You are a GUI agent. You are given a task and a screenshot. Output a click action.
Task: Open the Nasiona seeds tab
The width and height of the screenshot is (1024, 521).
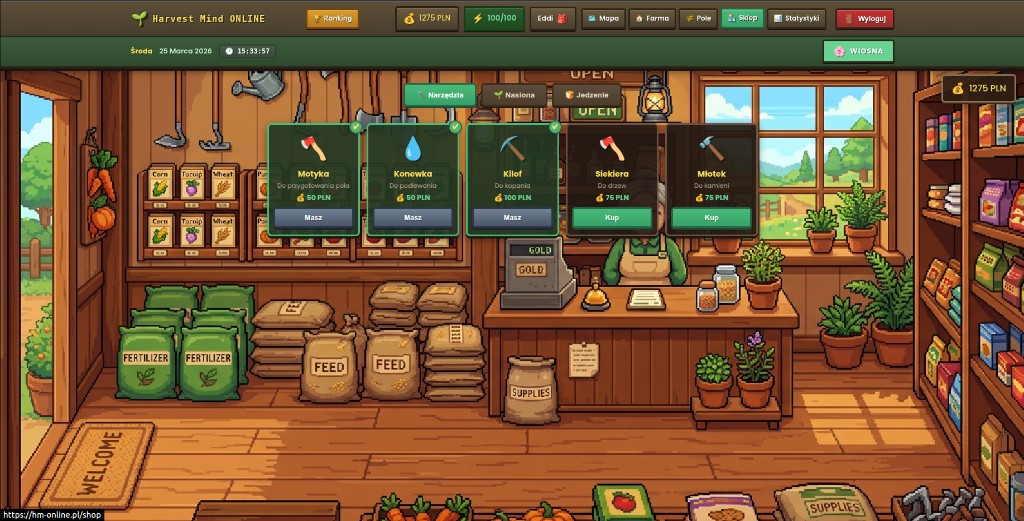tap(514, 95)
